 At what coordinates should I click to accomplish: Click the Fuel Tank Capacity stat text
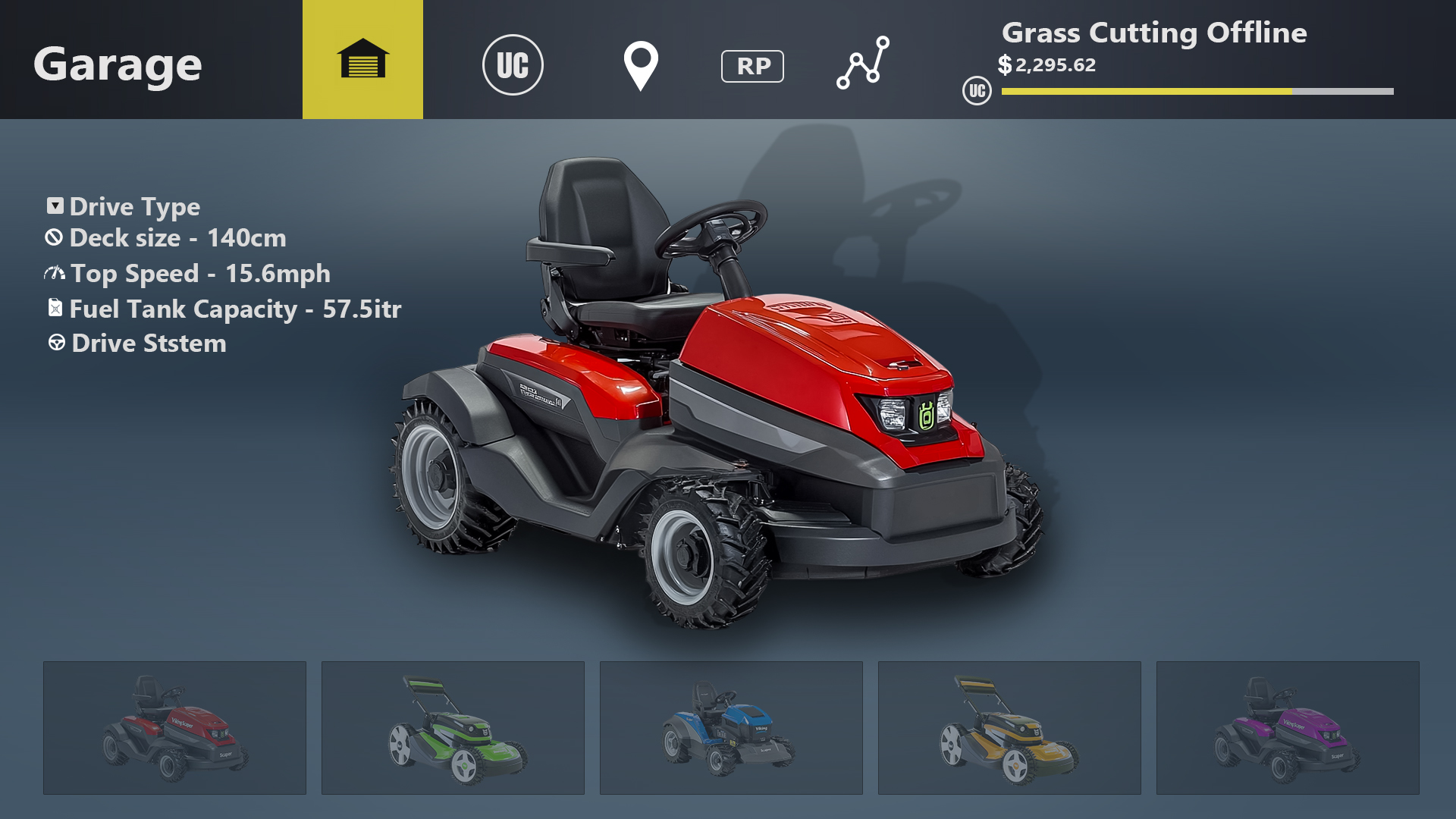[235, 308]
